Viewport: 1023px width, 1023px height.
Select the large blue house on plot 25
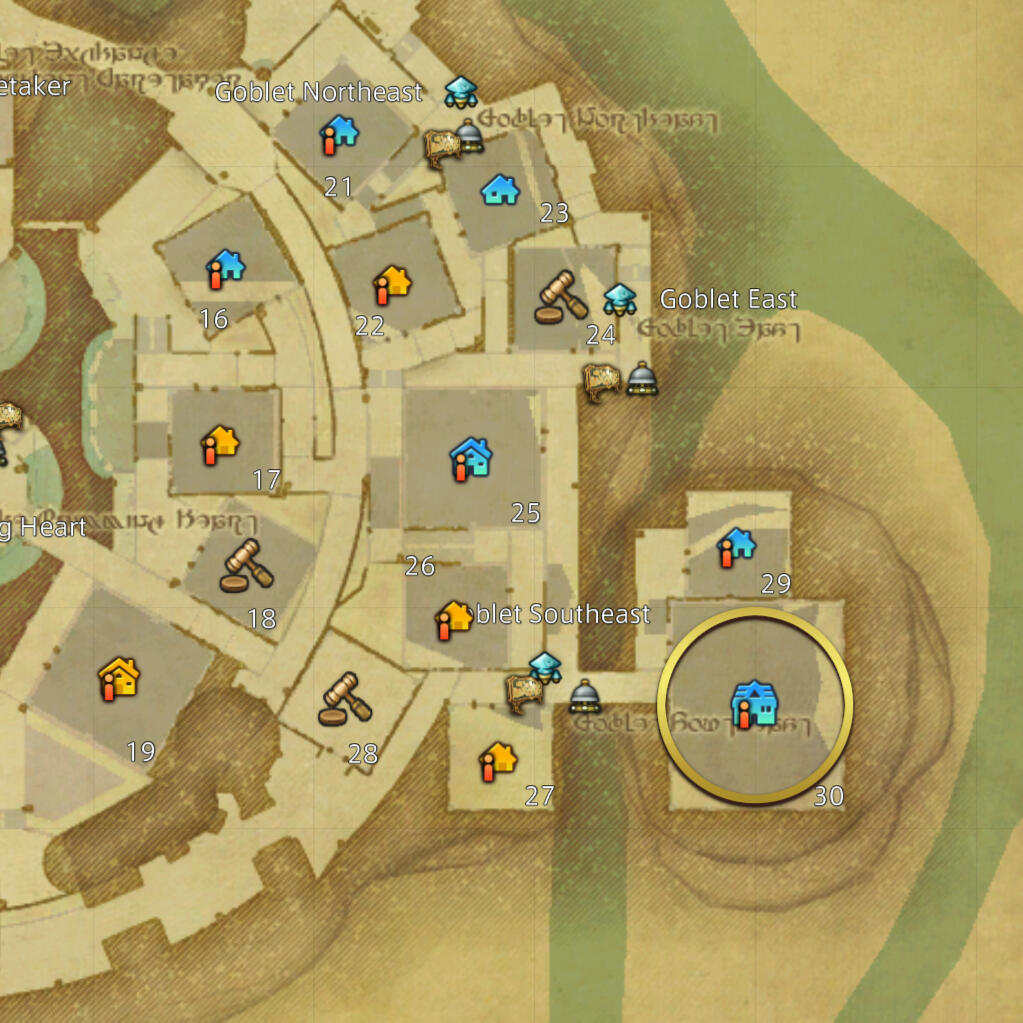click(470, 459)
